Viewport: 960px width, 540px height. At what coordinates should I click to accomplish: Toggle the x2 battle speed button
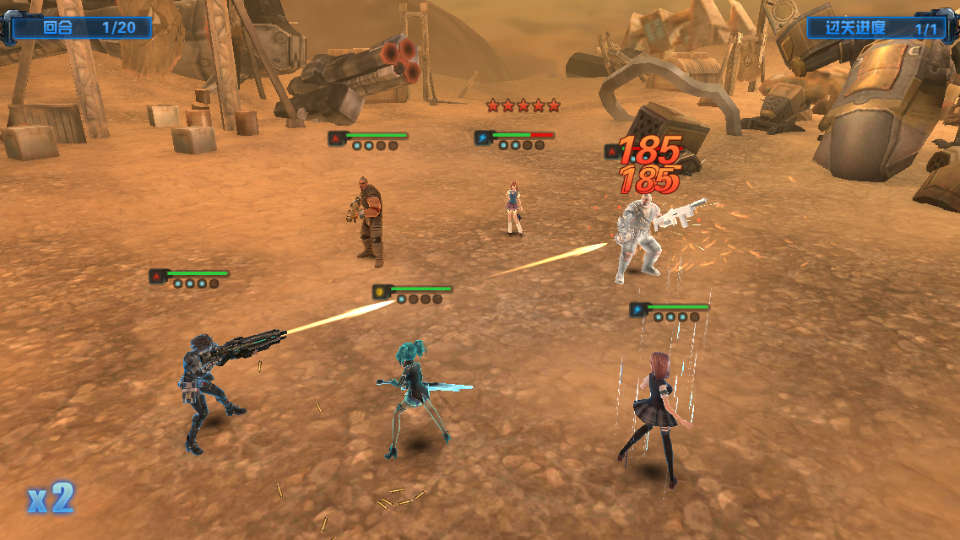point(50,498)
